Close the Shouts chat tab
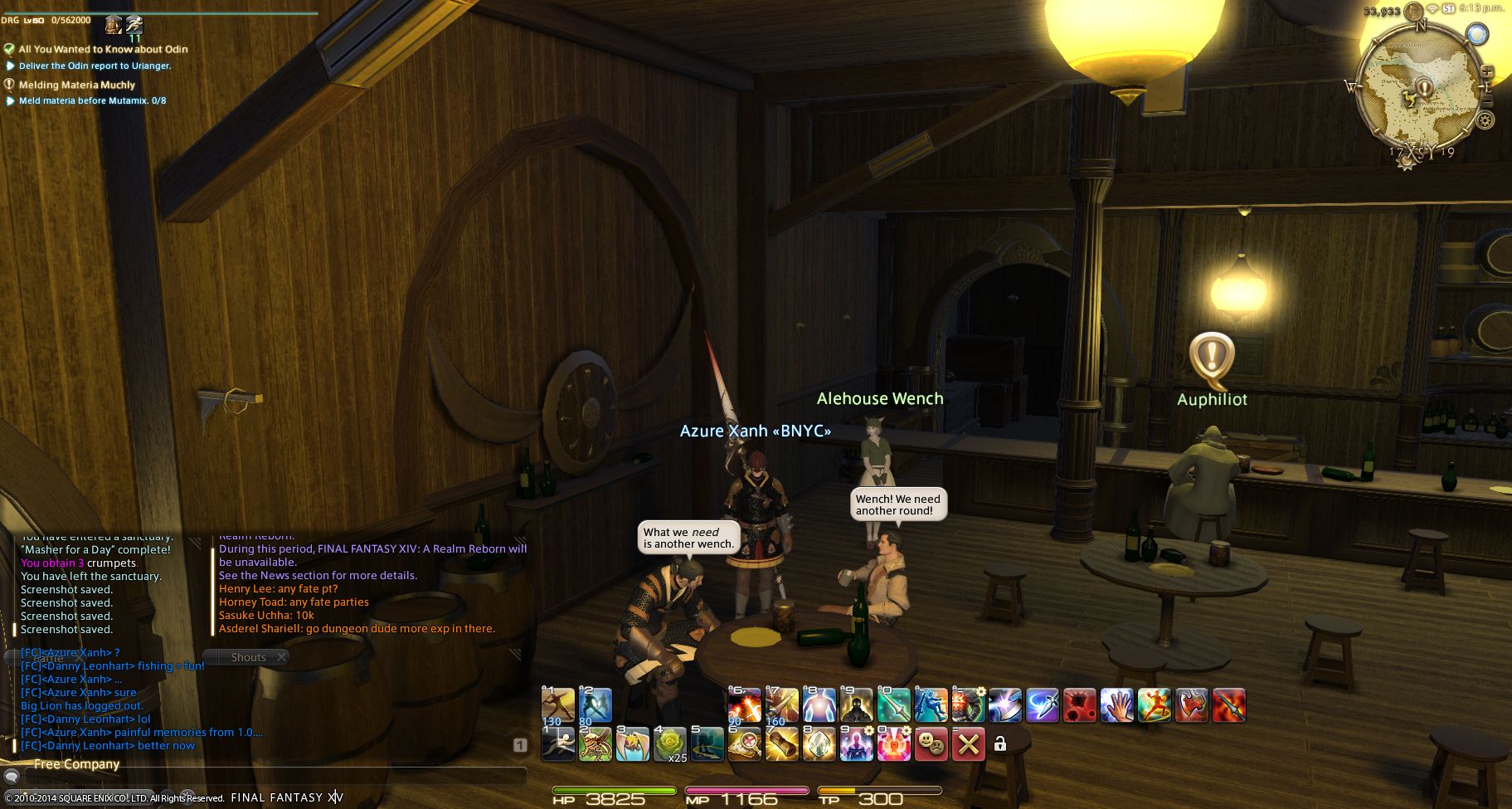The image size is (1512, 809). pyautogui.click(x=282, y=657)
